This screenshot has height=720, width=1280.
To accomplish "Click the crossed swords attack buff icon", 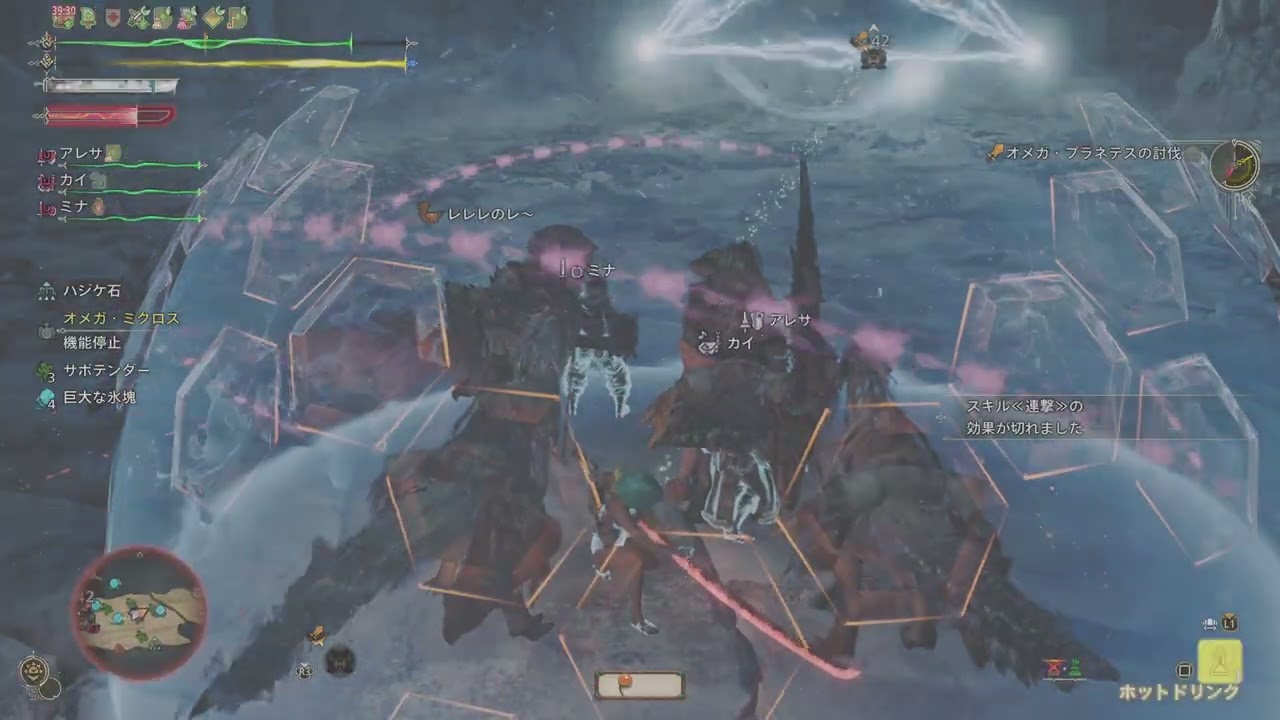I will [x=138, y=17].
